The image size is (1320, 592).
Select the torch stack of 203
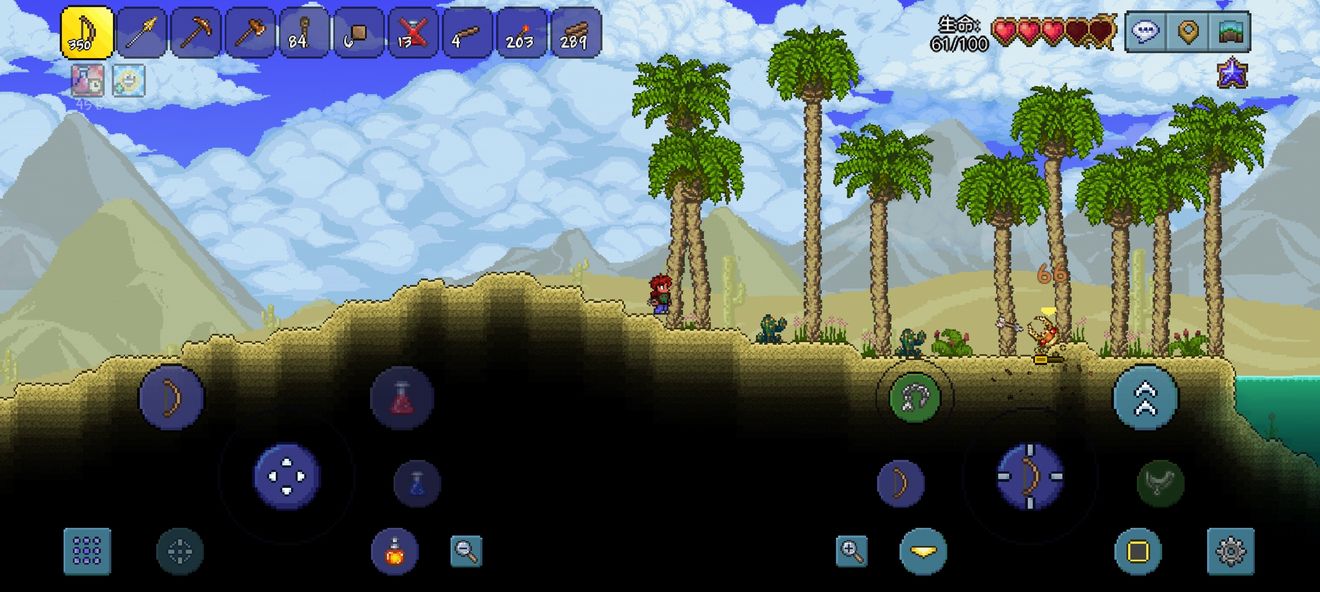coord(522,33)
